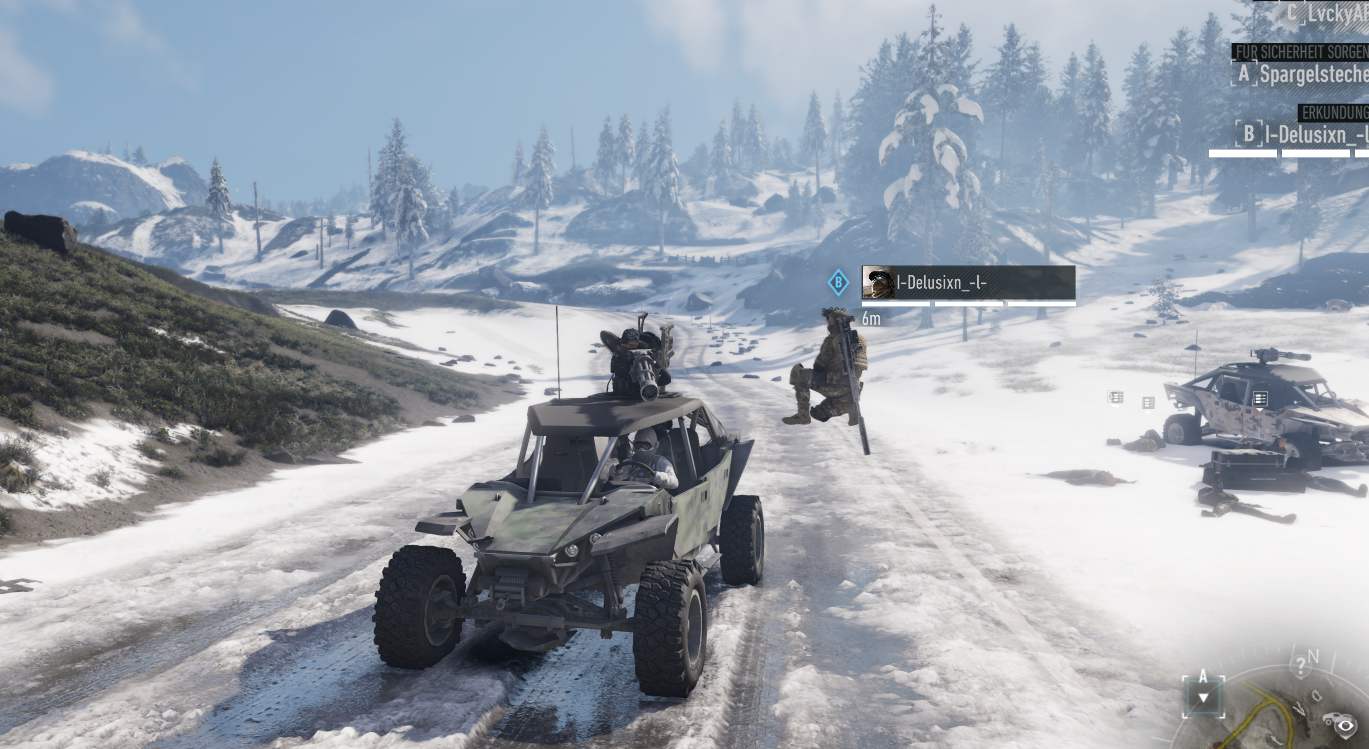Image resolution: width=1369 pixels, height=749 pixels.
Task: Click the blue diamond B squad marker
Action: (x=838, y=283)
